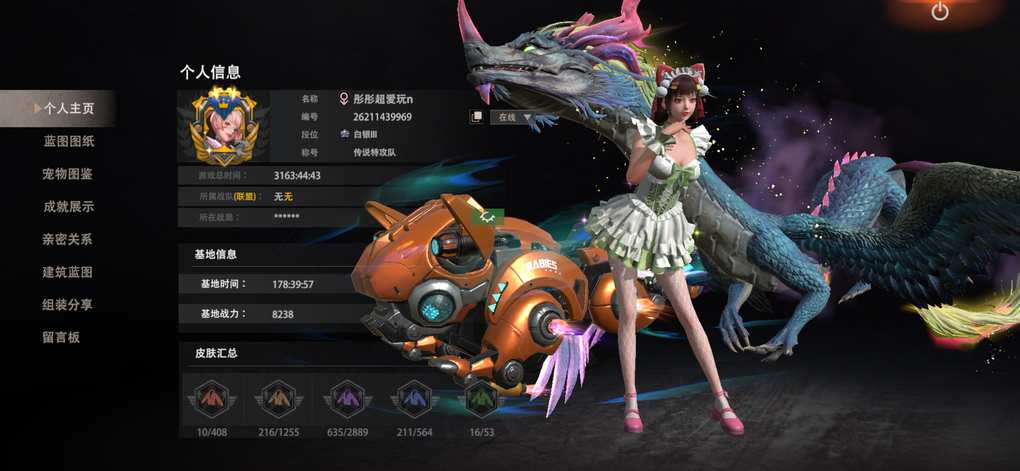
Task: Open the 在线 online status dropdown
Action: pos(511,117)
